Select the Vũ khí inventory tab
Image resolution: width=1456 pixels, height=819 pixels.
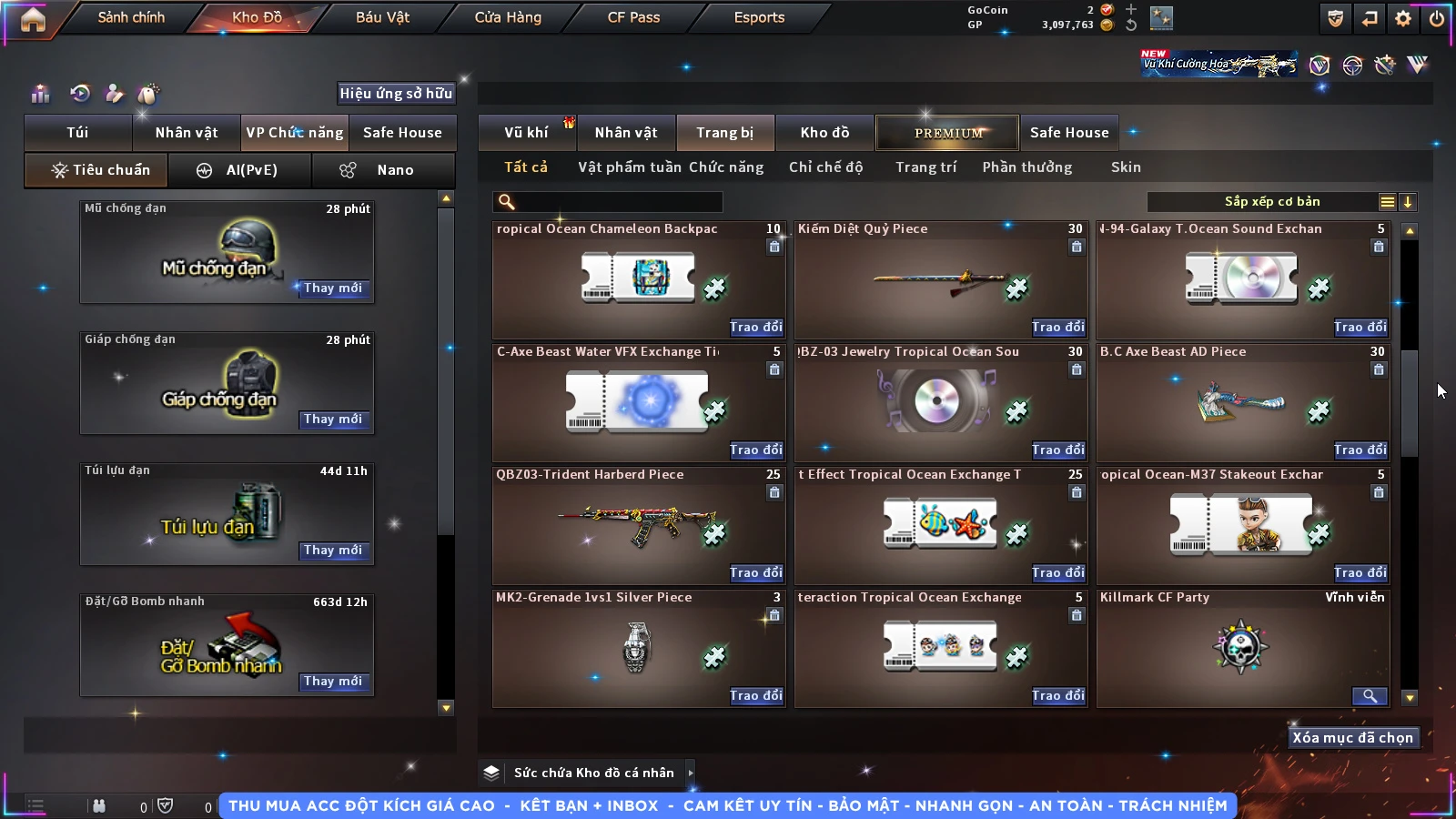click(527, 133)
